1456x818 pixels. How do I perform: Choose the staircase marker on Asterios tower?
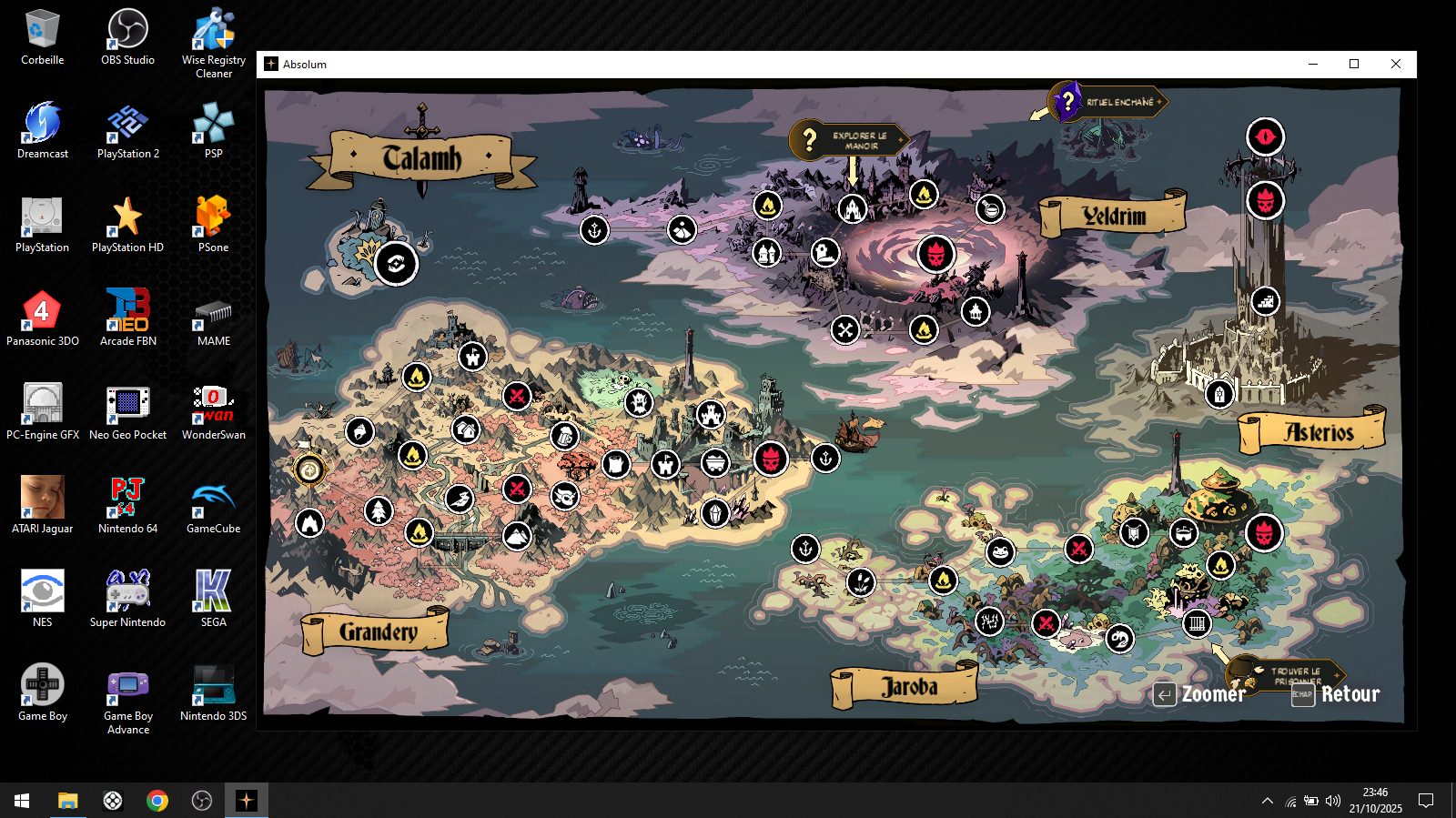1266,300
